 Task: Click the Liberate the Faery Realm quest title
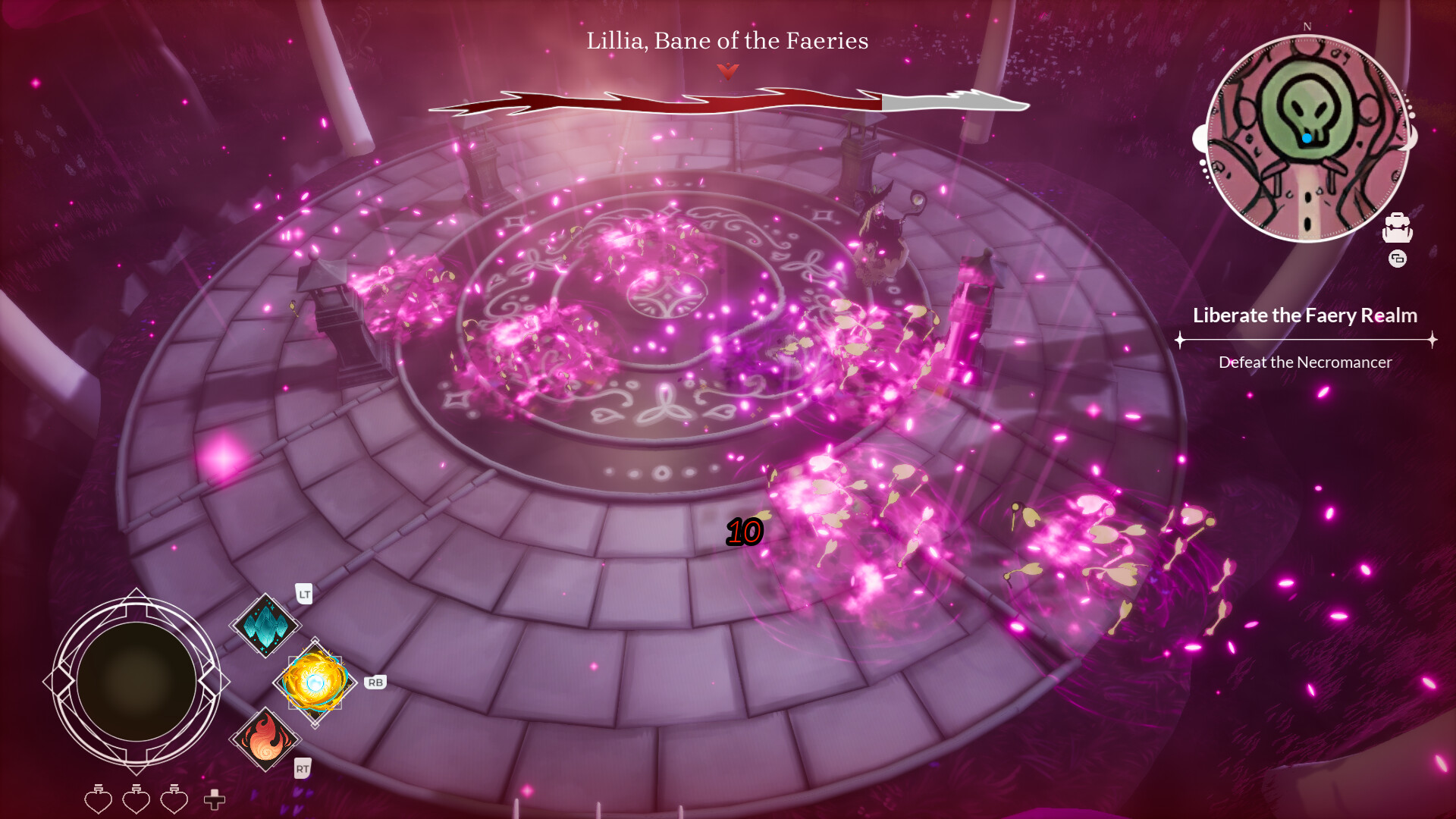point(1305,316)
